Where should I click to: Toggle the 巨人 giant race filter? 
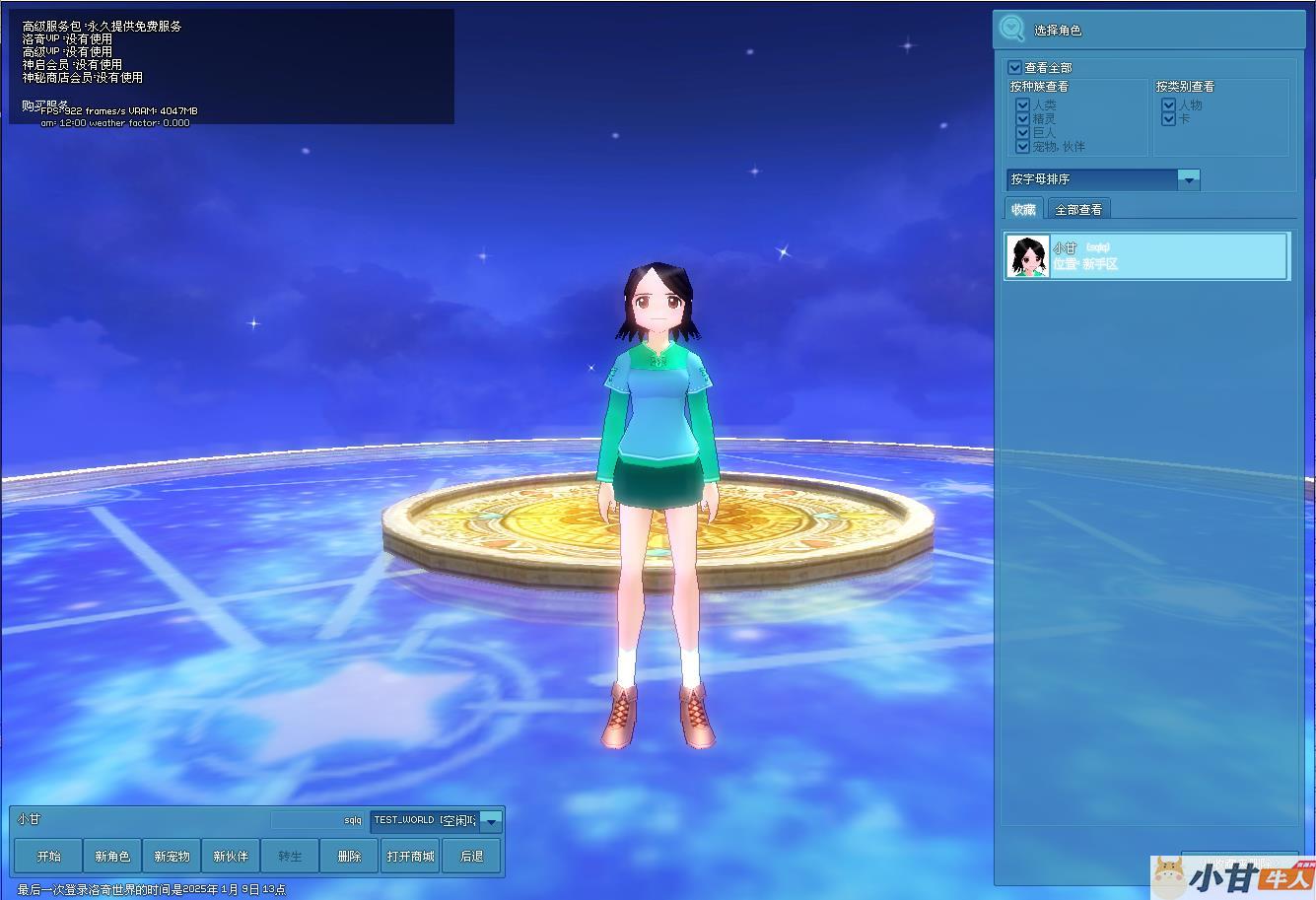[1023, 132]
